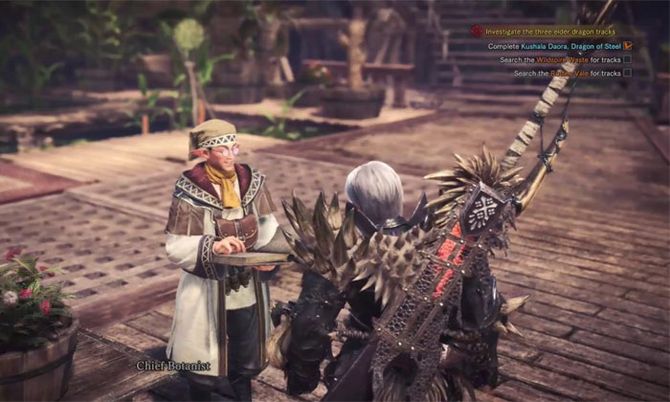Image resolution: width=670 pixels, height=402 pixels.
Task: Select the Kushala Daora, Dragon of Steel objective
Action: click(554, 45)
